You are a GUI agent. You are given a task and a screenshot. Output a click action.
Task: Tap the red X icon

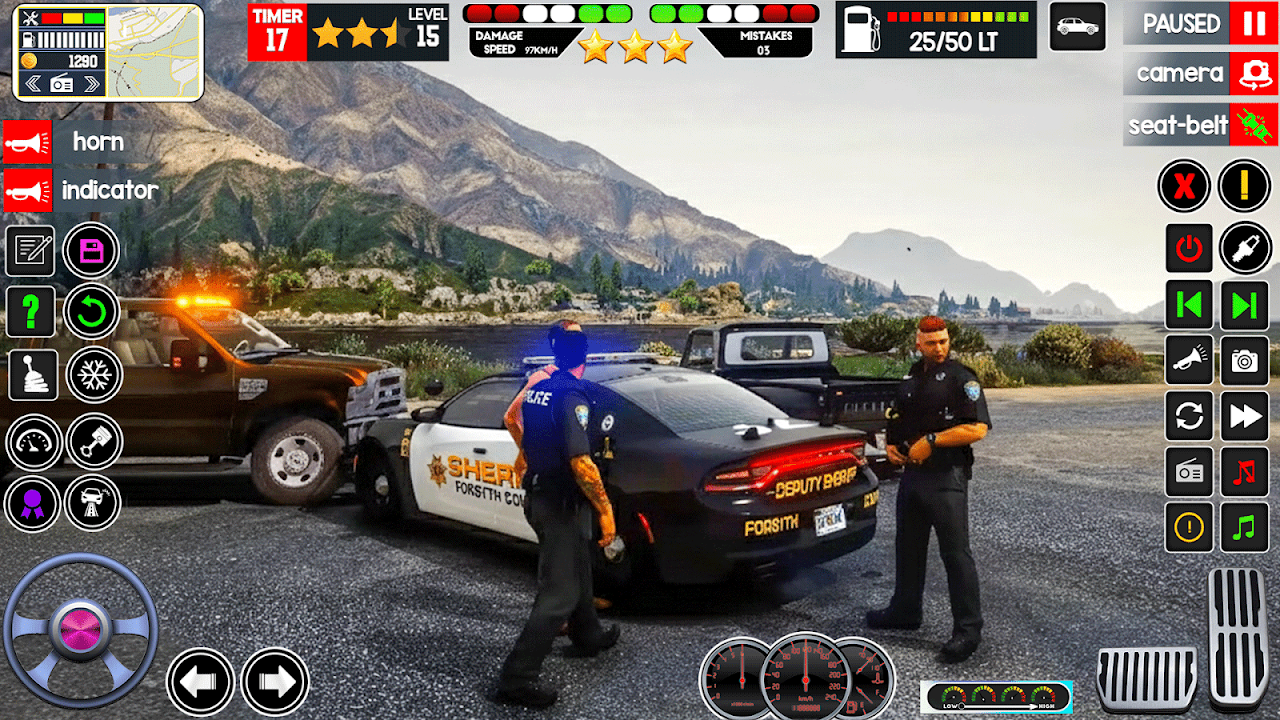click(1184, 186)
